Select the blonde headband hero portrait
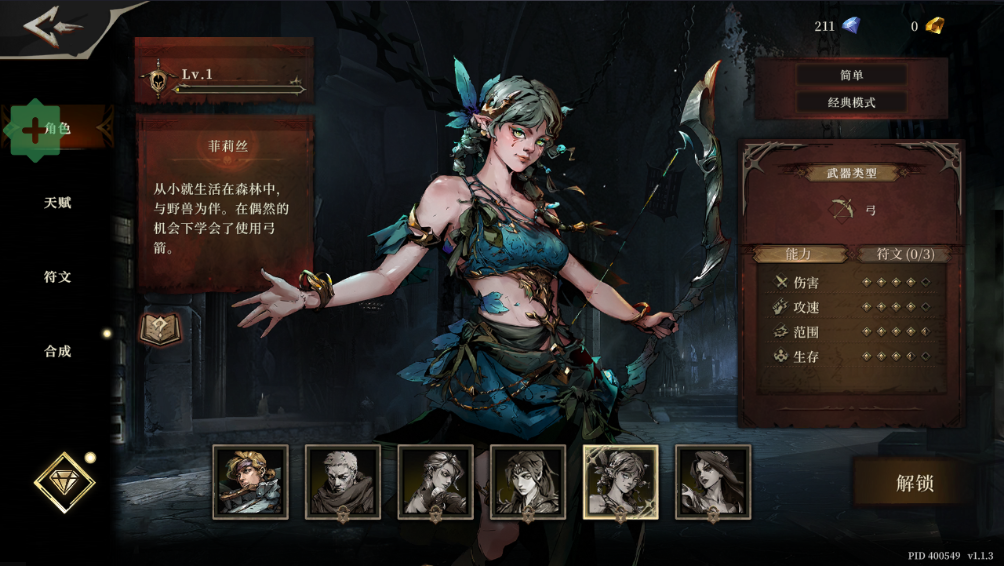This screenshot has width=1004, height=566. pyautogui.click(x=250, y=482)
